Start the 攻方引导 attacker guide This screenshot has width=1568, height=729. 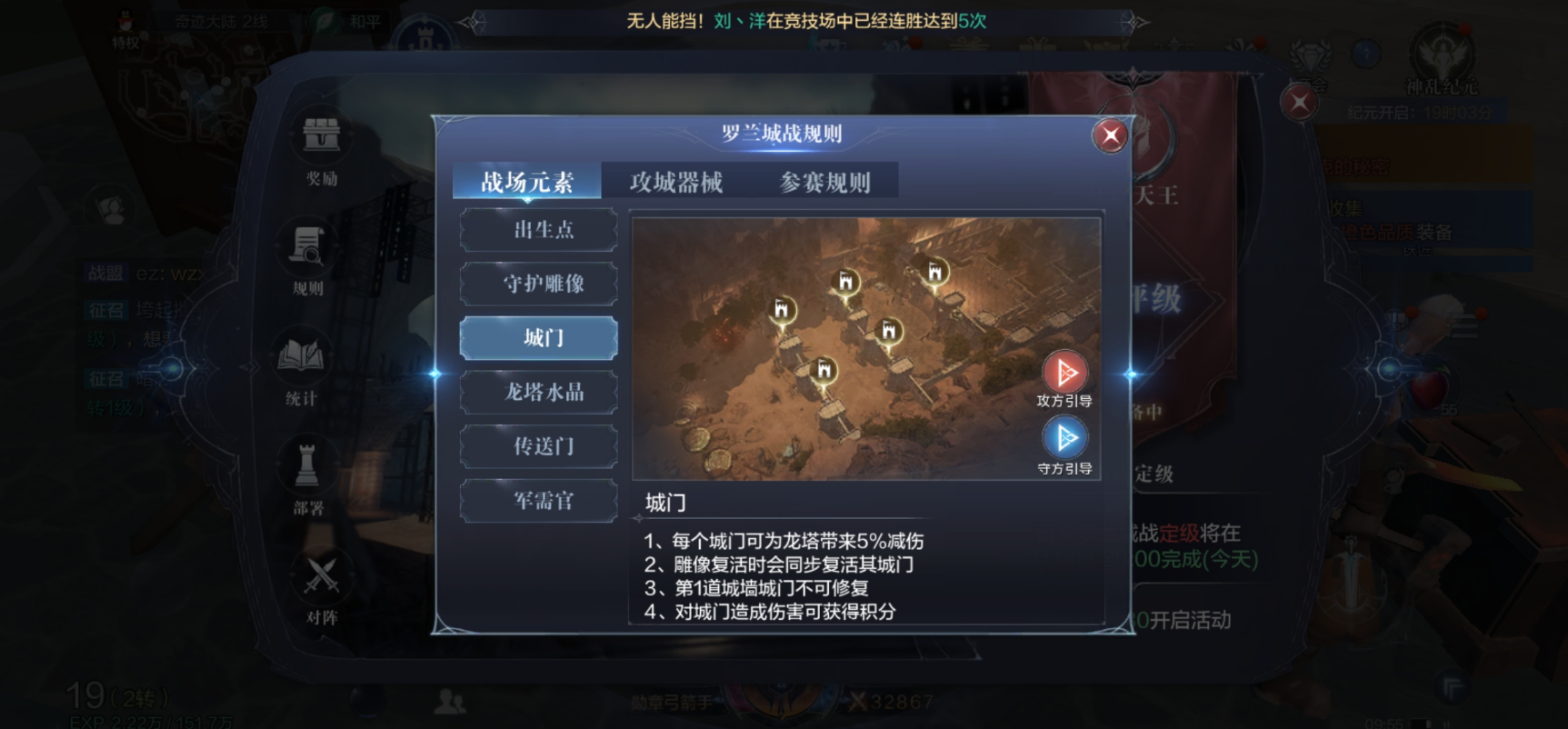click(x=1064, y=373)
